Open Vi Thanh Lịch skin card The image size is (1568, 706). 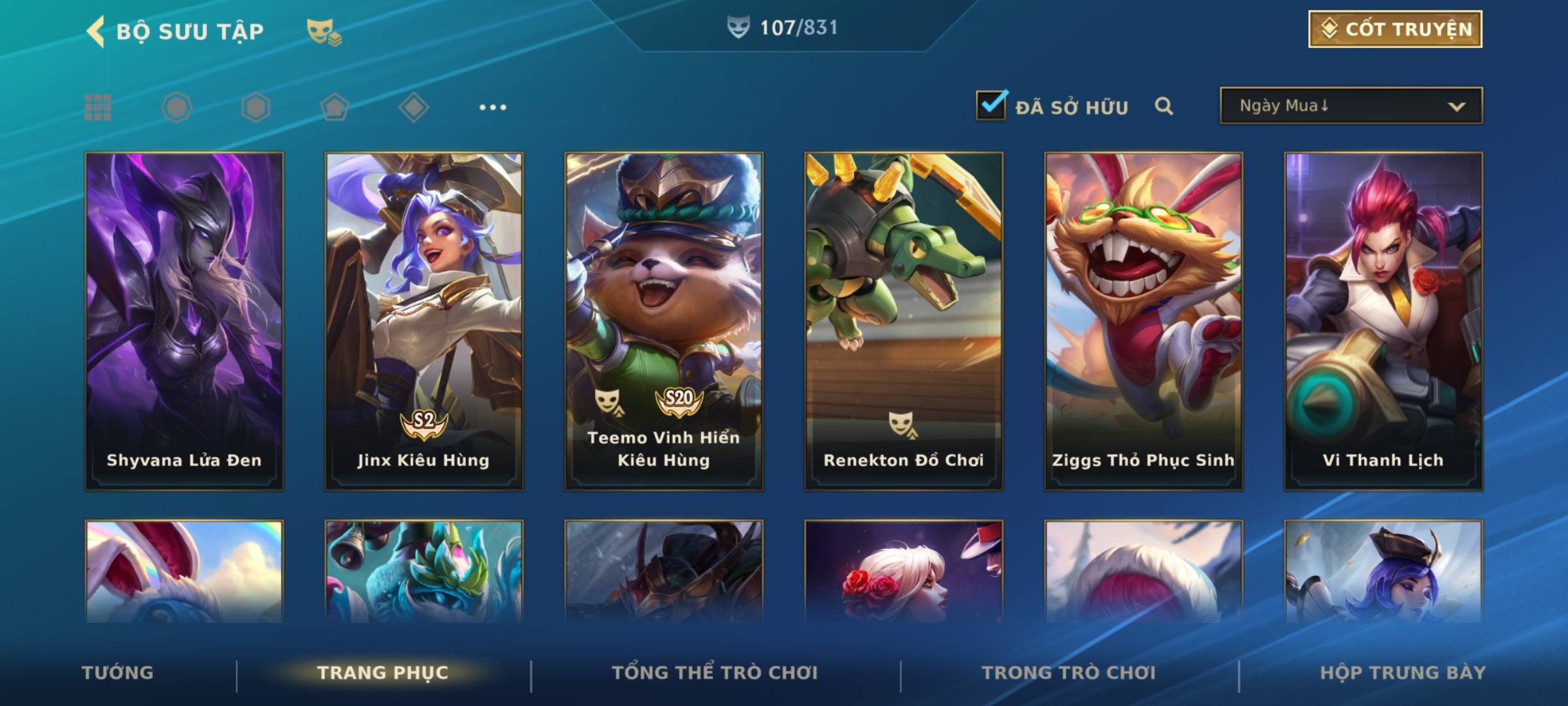click(x=1383, y=321)
